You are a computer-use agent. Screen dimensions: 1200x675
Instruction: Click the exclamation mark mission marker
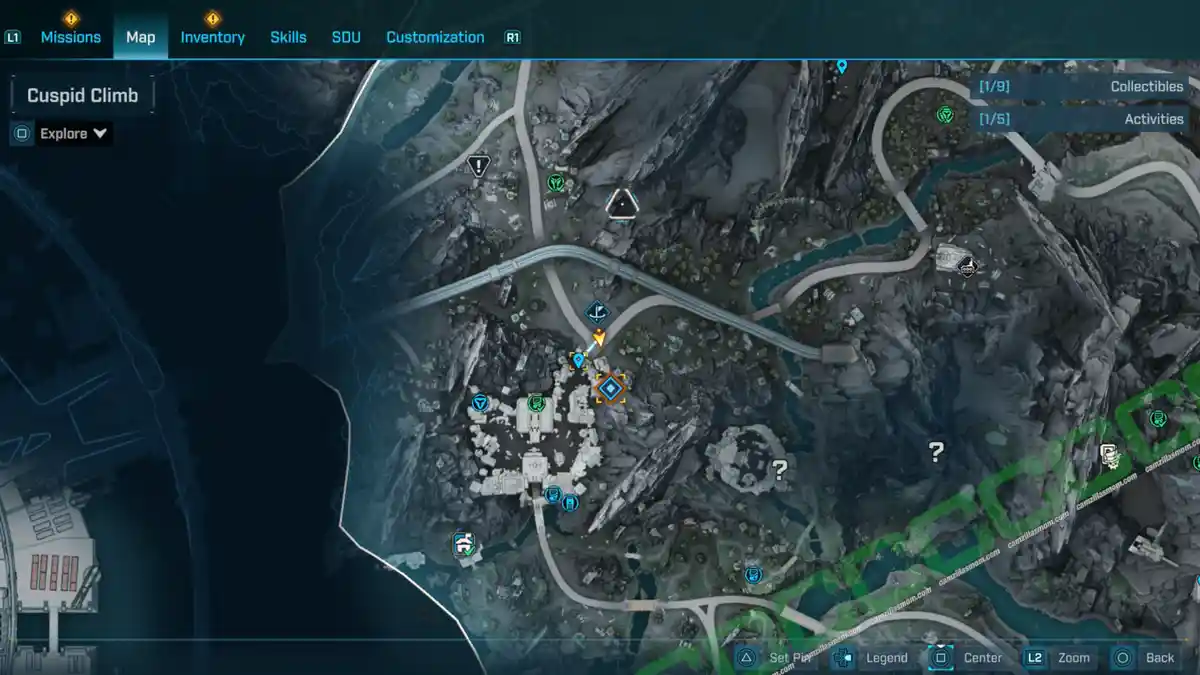point(480,166)
